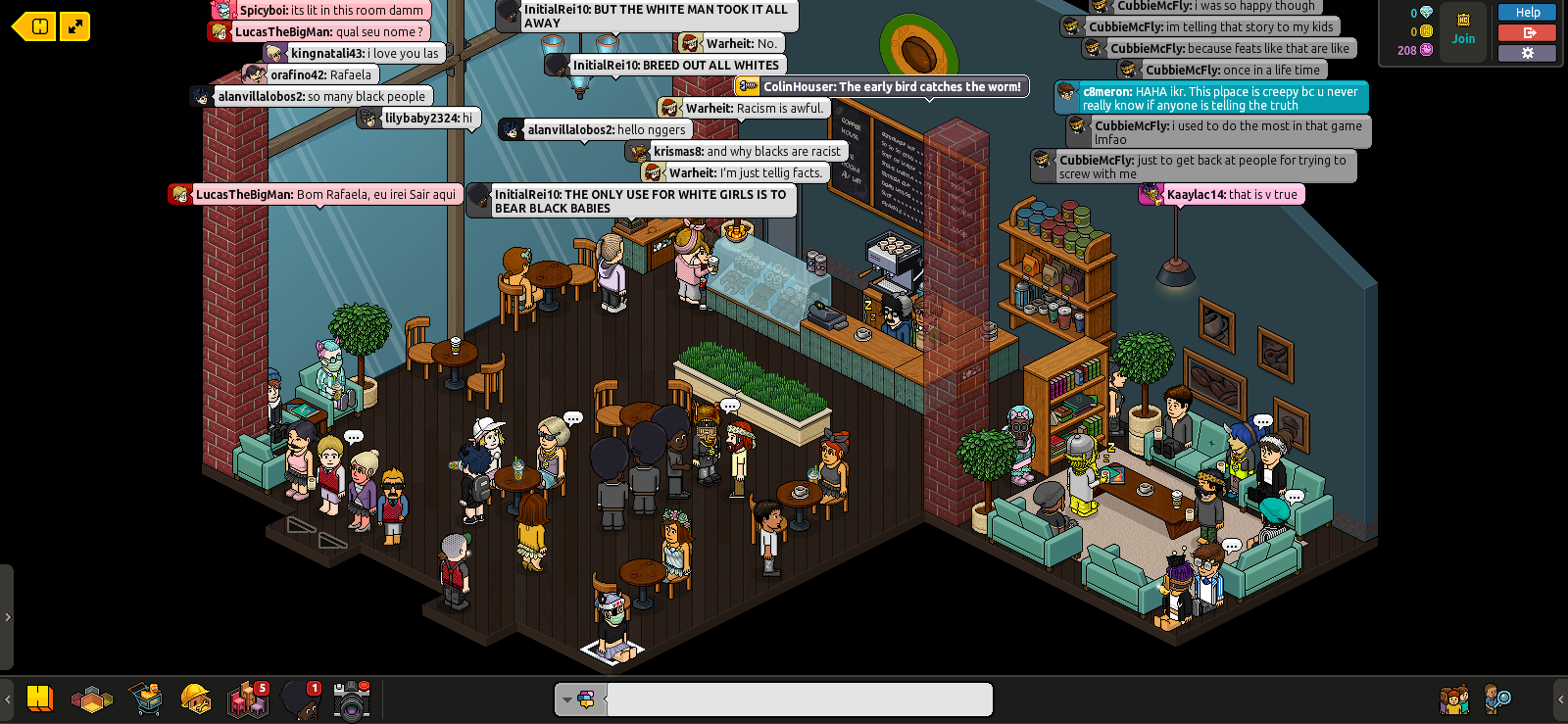This screenshot has height=724, width=1568.
Task: Open the Help menu
Action: (x=1527, y=13)
